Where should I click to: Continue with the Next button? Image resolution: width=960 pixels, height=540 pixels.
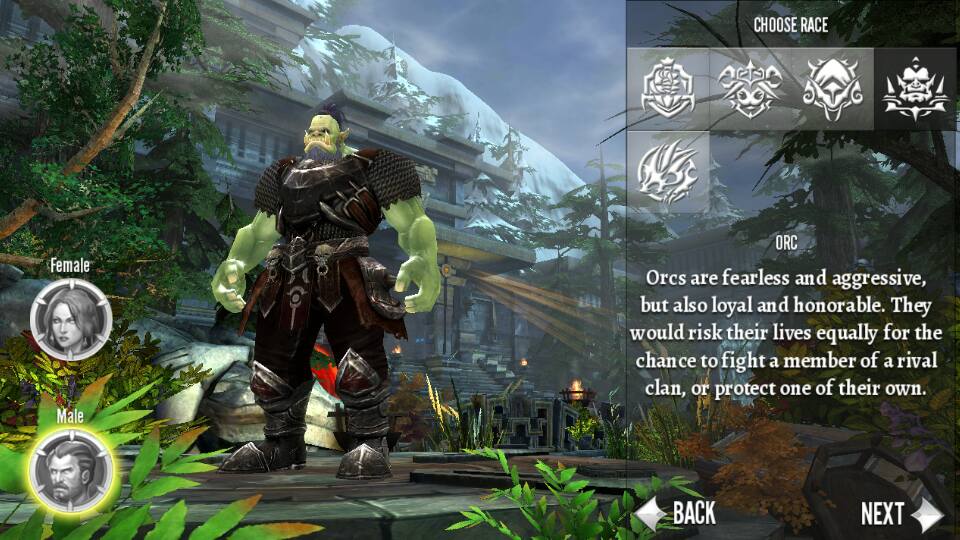coord(900,514)
